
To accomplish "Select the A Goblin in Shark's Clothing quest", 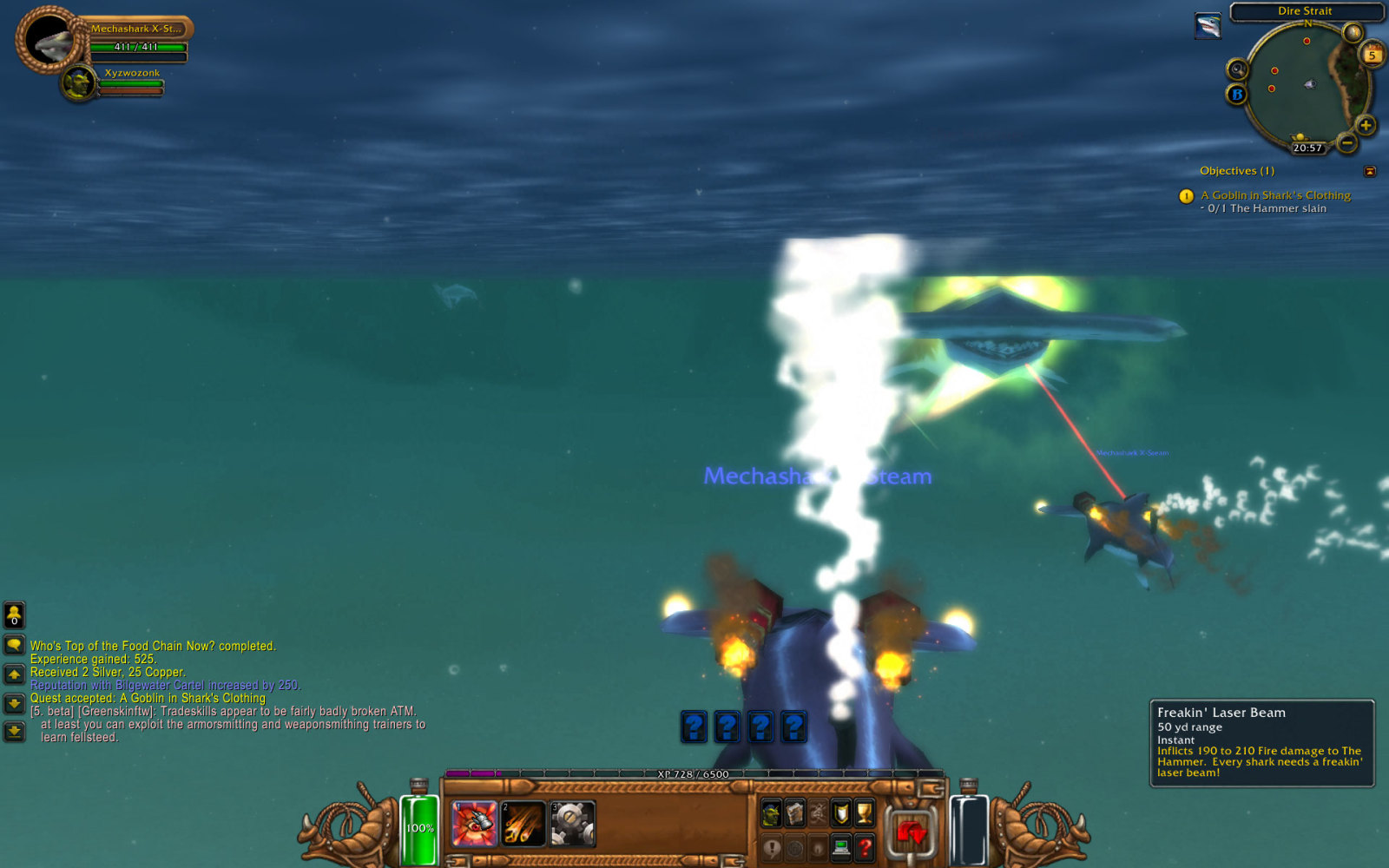I will coord(1275,195).
